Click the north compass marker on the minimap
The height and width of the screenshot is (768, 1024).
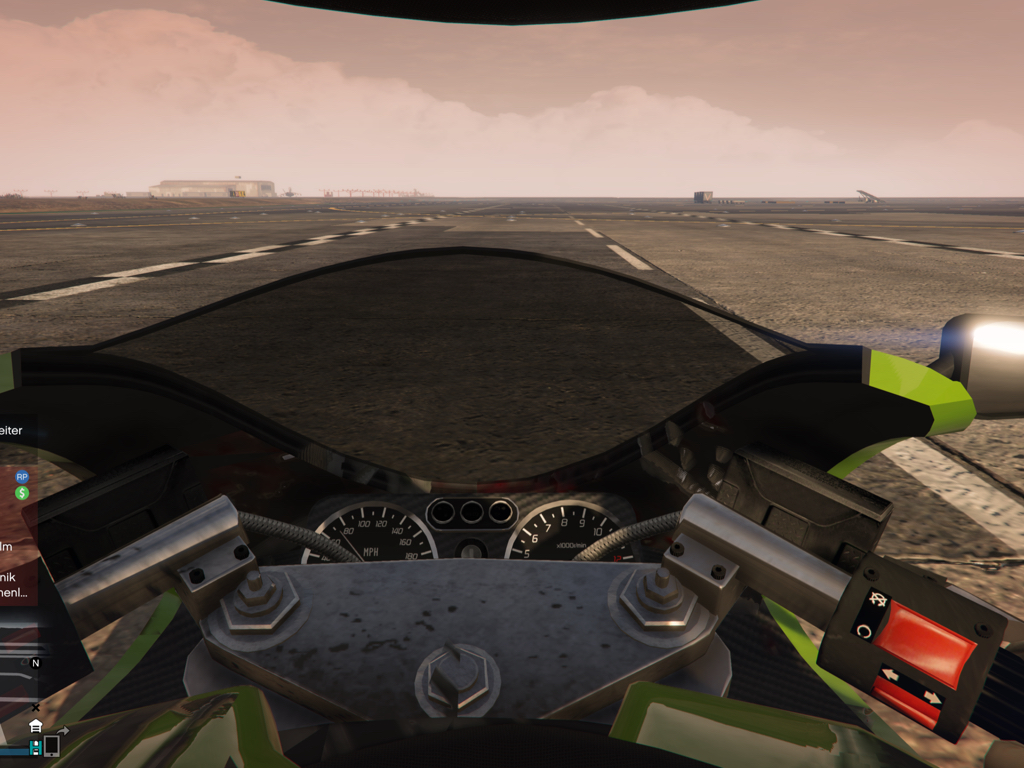pyautogui.click(x=36, y=663)
